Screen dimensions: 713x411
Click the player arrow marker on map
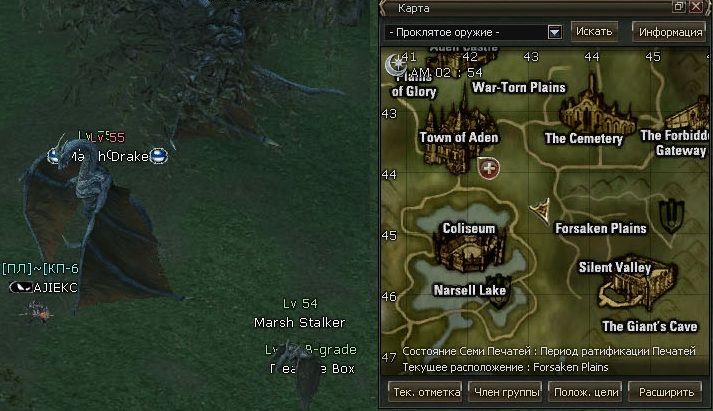pyautogui.click(x=541, y=208)
